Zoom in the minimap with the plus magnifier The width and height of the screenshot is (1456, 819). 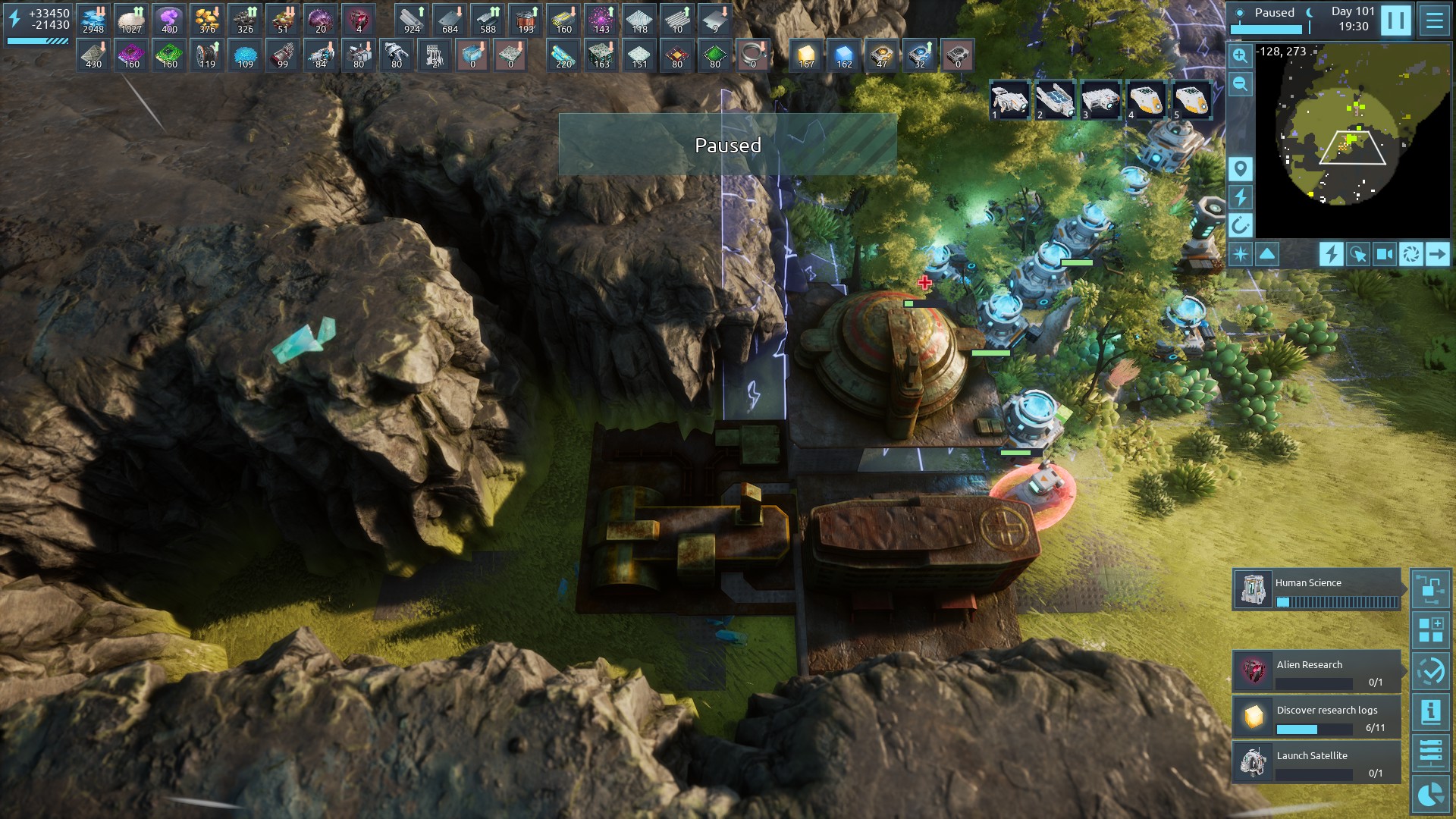1240,55
